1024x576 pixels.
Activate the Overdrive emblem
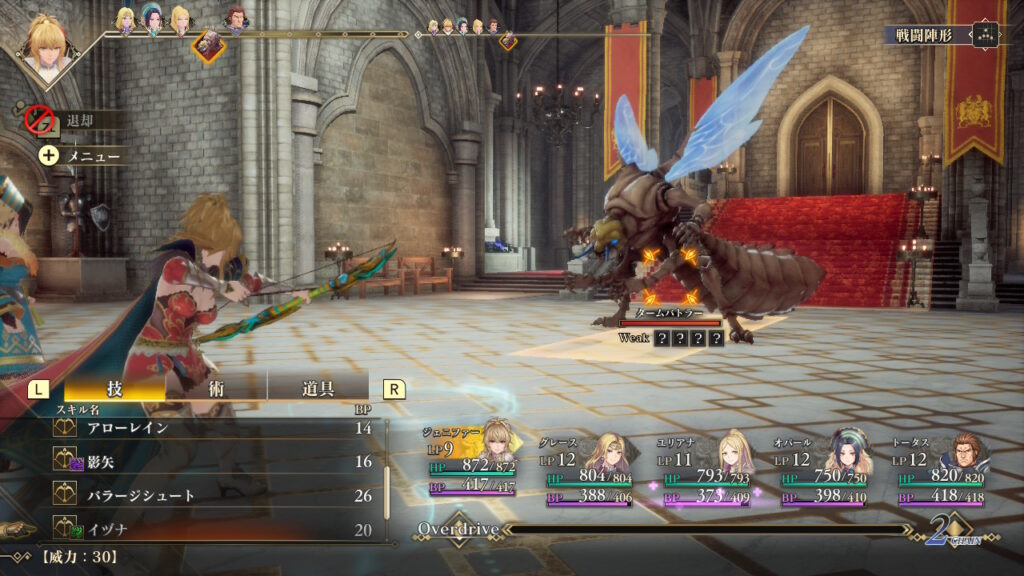[x=458, y=528]
